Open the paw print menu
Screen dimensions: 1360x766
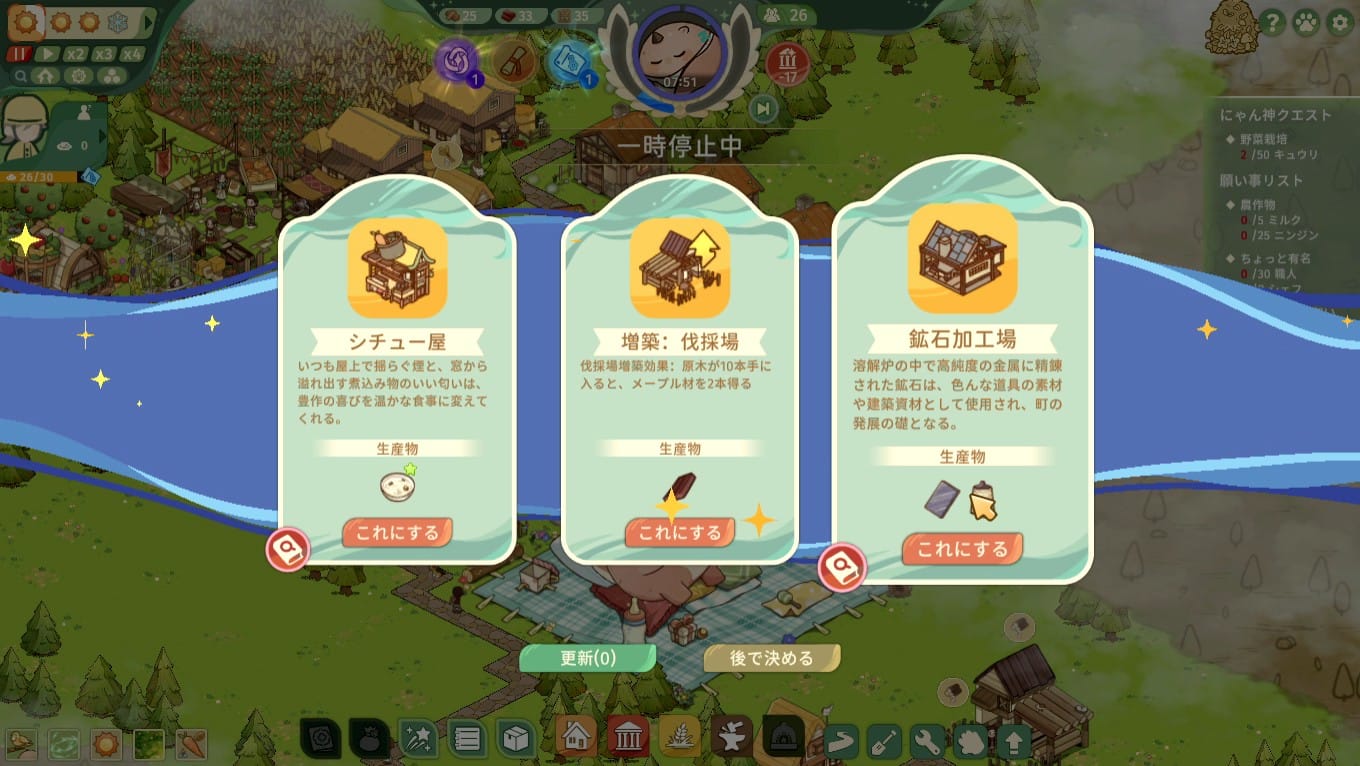pos(1305,23)
